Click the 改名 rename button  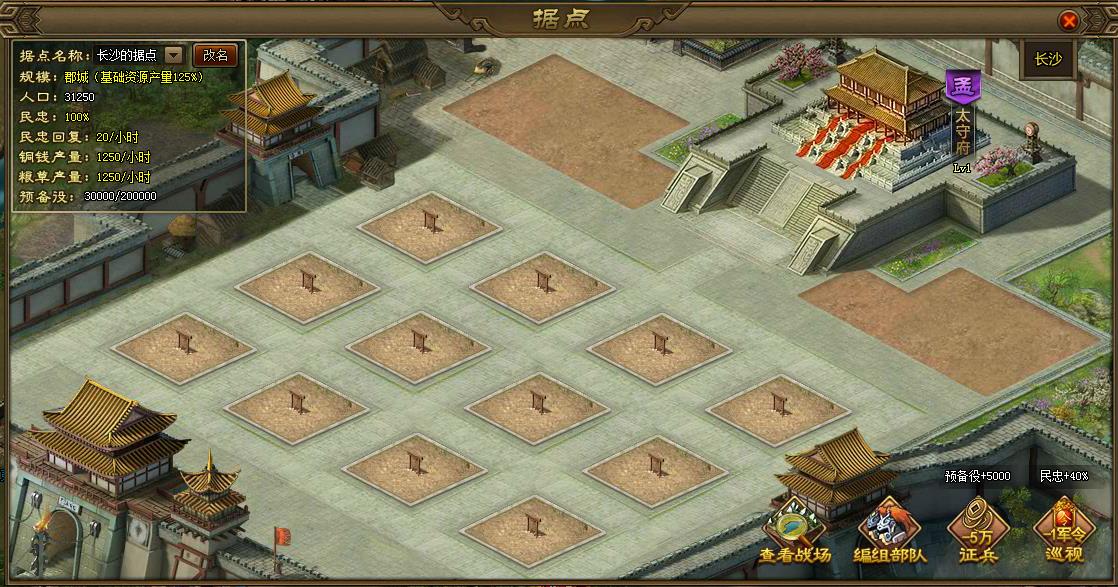click(215, 55)
